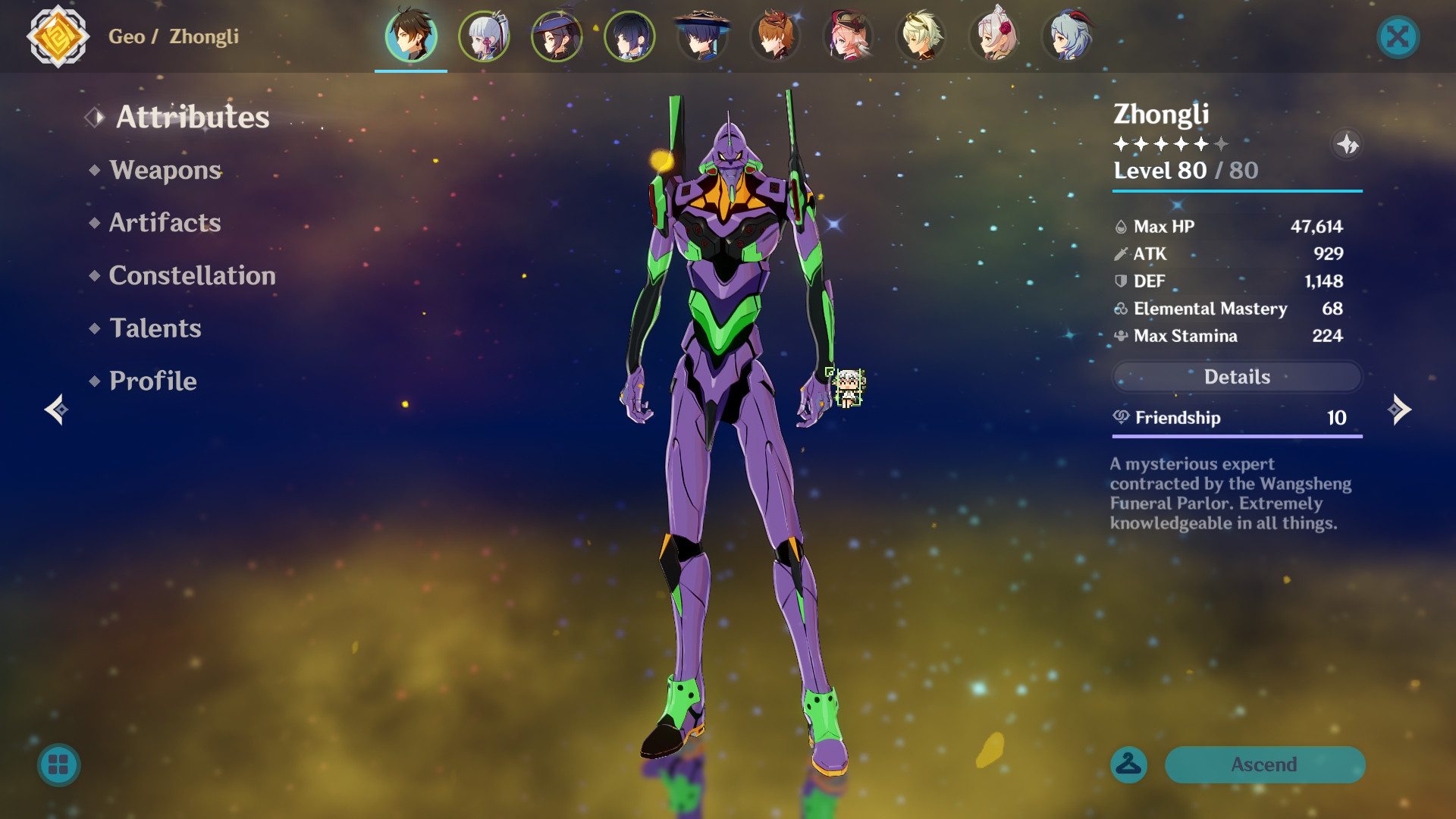Open the Weapons section
Viewport: 1456px width, 819px height.
point(165,170)
